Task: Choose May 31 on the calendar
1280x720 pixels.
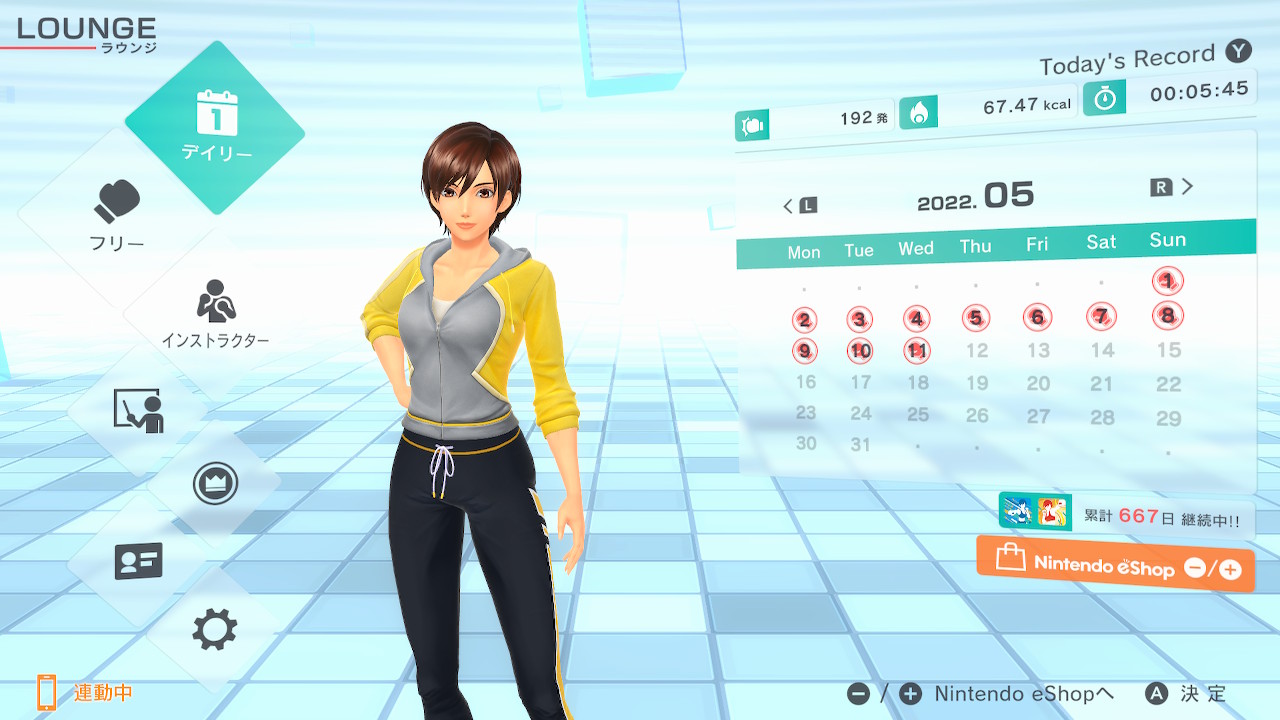Action: point(860,445)
